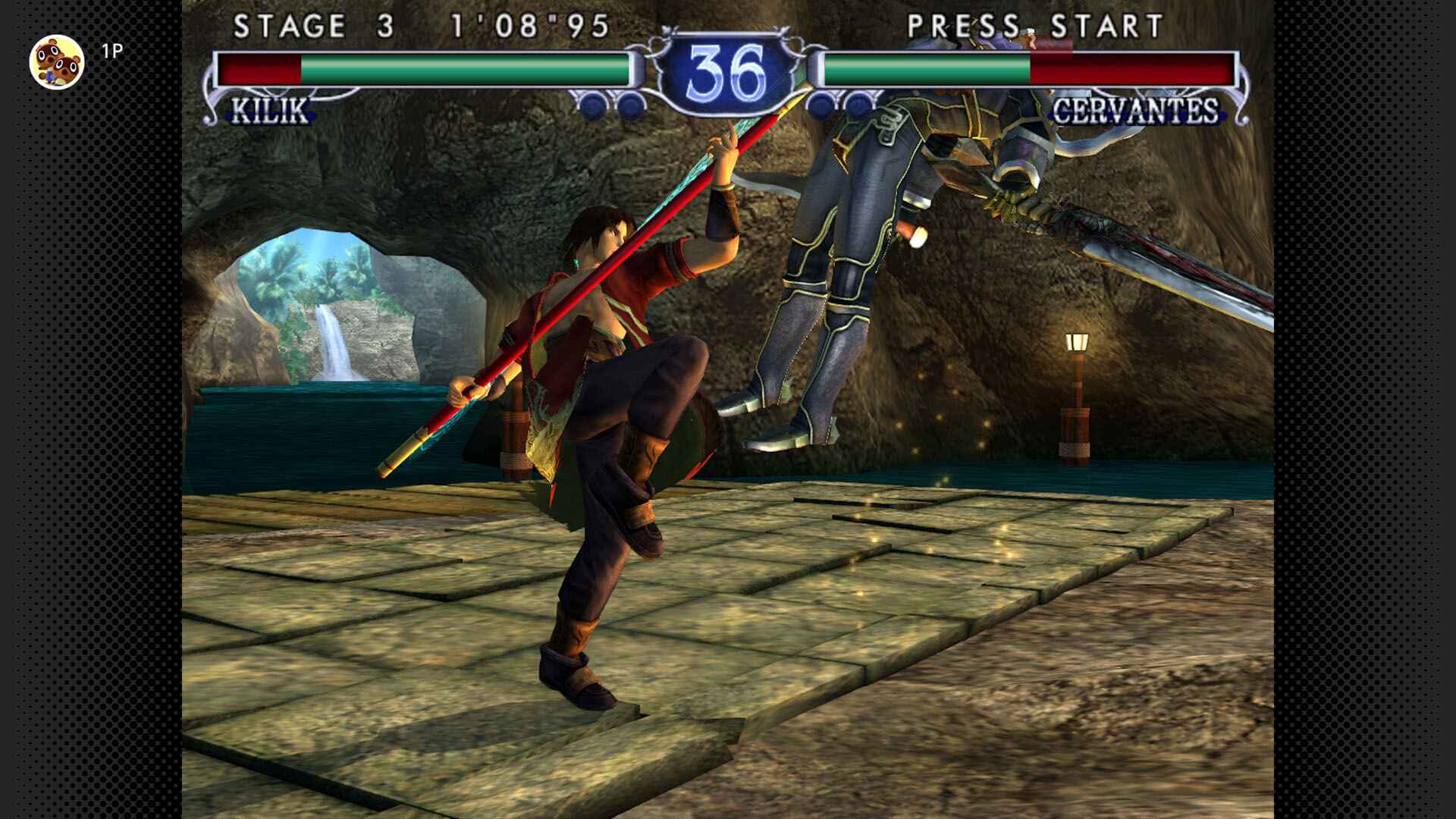The width and height of the screenshot is (1456, 819).
Task: Select the lamp post in the arena
Action: click(x=1077, y=379)
